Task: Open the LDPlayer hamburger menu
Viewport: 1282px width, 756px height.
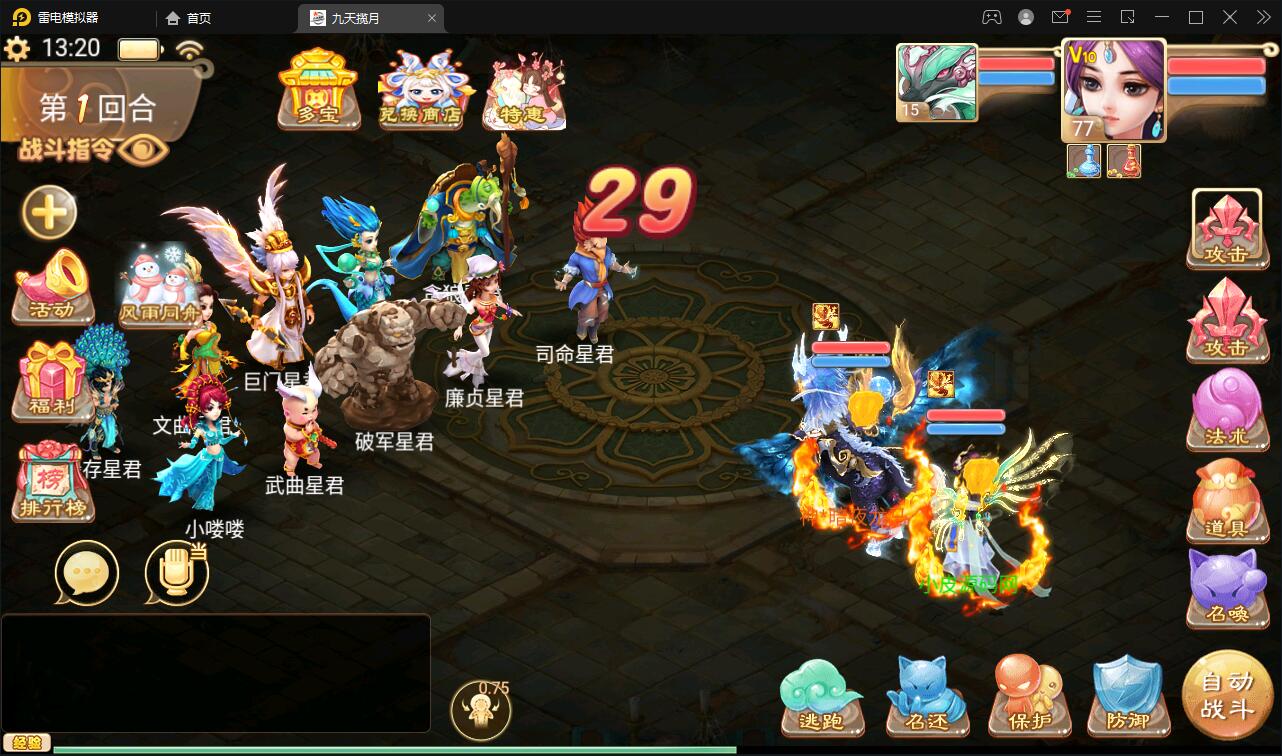Action: pos(1094,17)
